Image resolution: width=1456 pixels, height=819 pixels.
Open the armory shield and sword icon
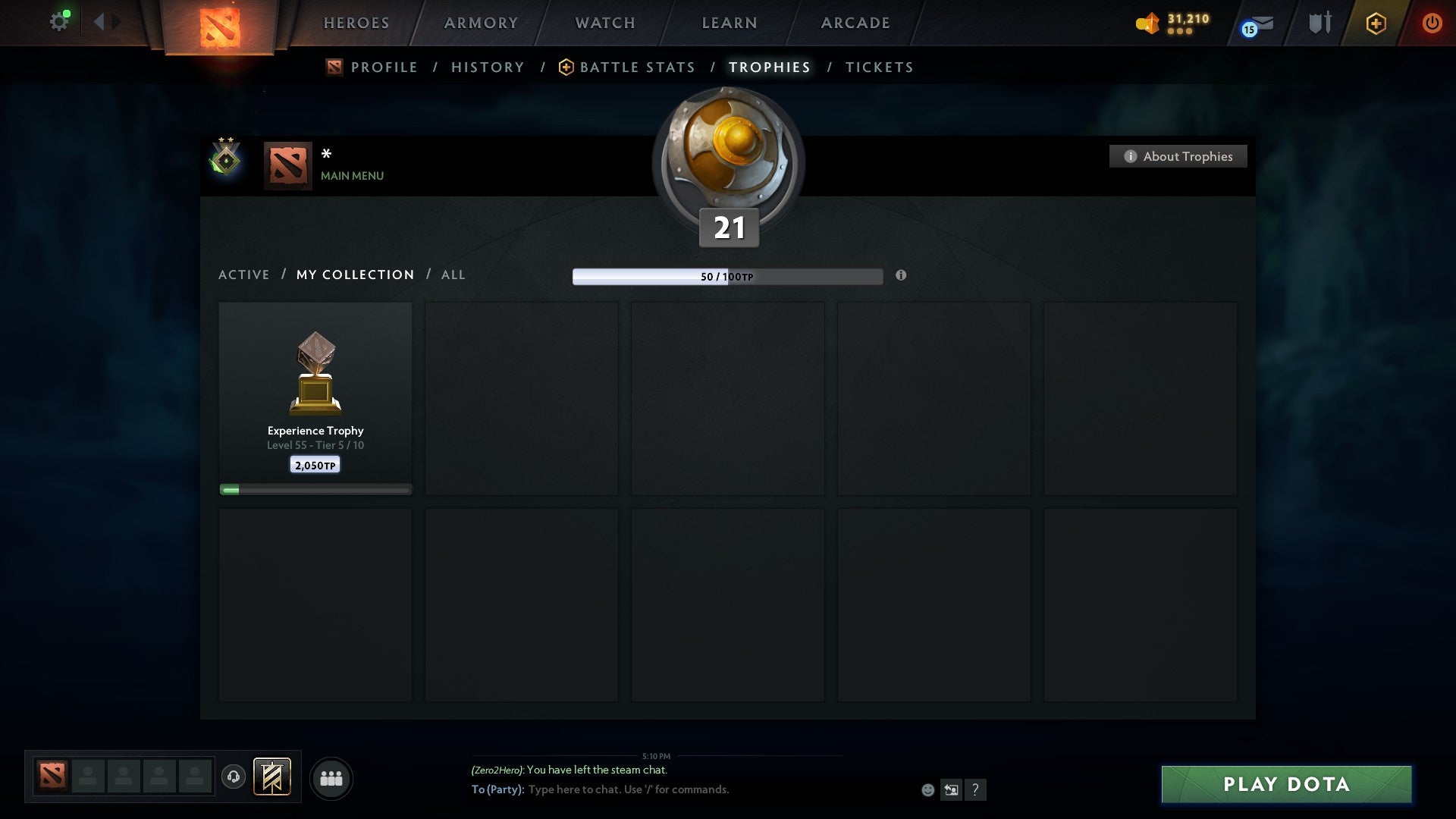pyautogui.click(x=1319, y=23)
